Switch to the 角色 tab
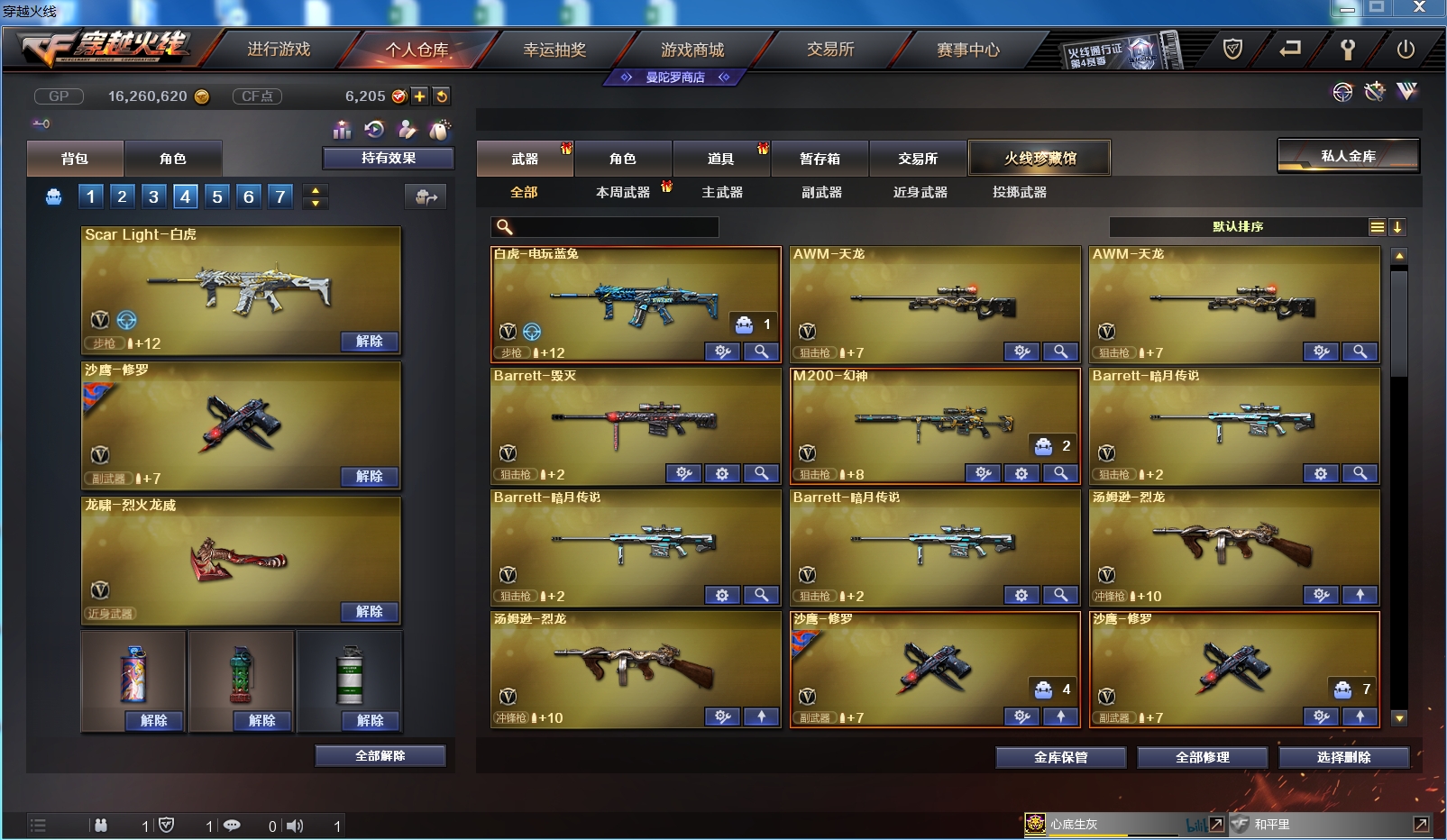 pyautogui.click(x=623, y=158)
